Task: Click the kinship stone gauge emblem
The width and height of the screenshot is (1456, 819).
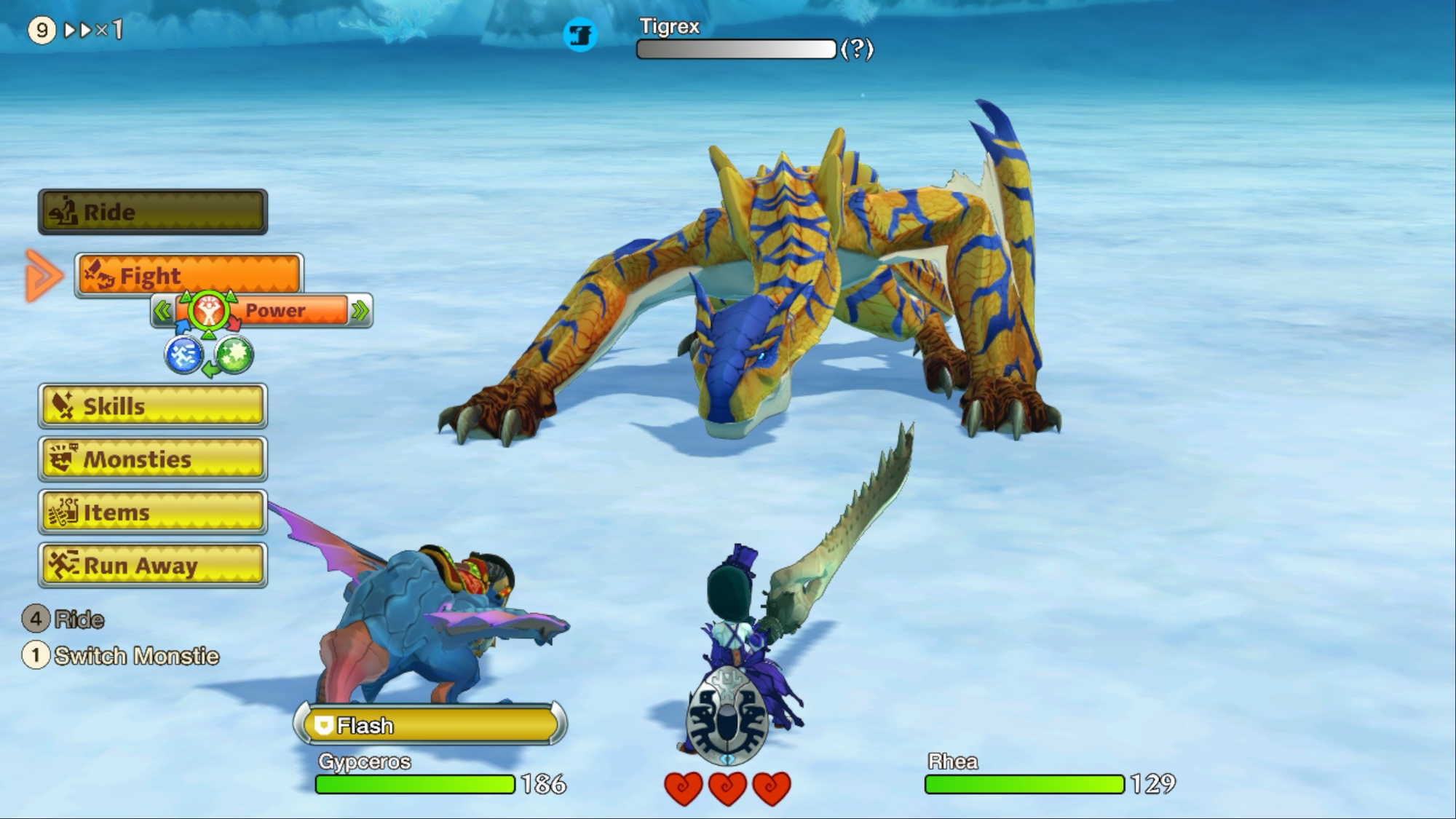Action: 727,716
